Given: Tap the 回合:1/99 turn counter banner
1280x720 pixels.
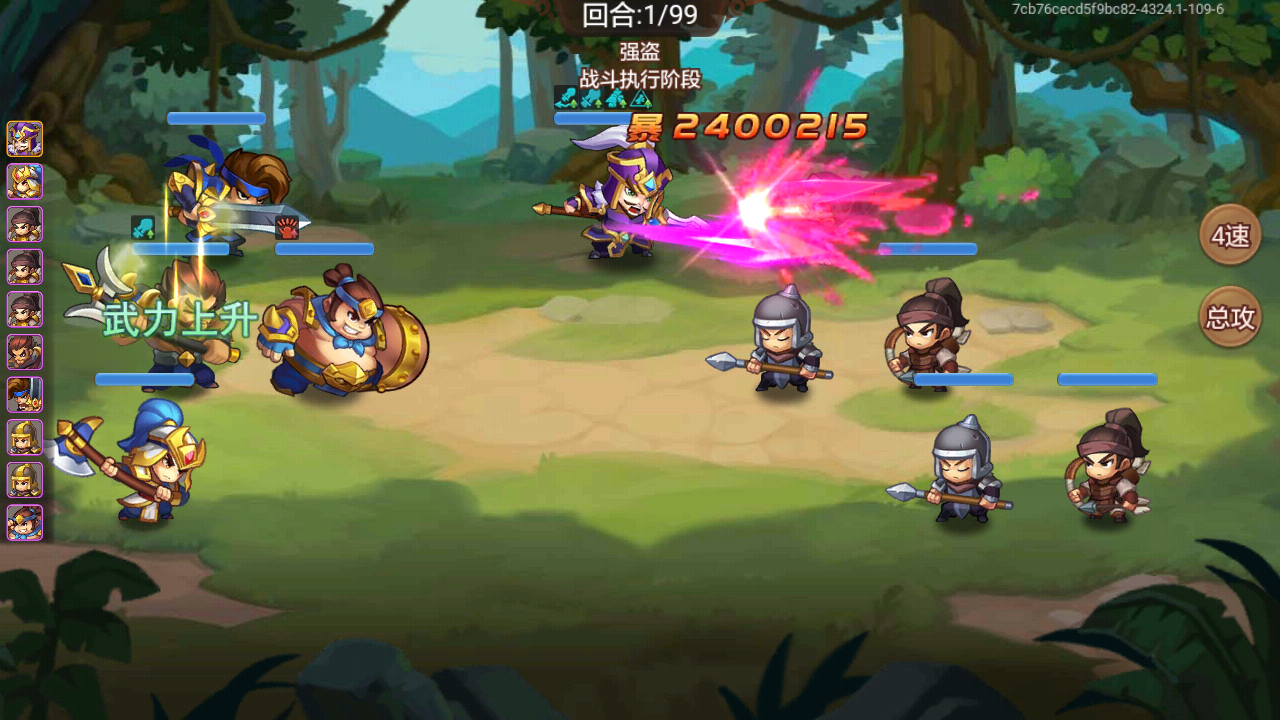Looking at the screenshot, I should (x=640, y=15).
